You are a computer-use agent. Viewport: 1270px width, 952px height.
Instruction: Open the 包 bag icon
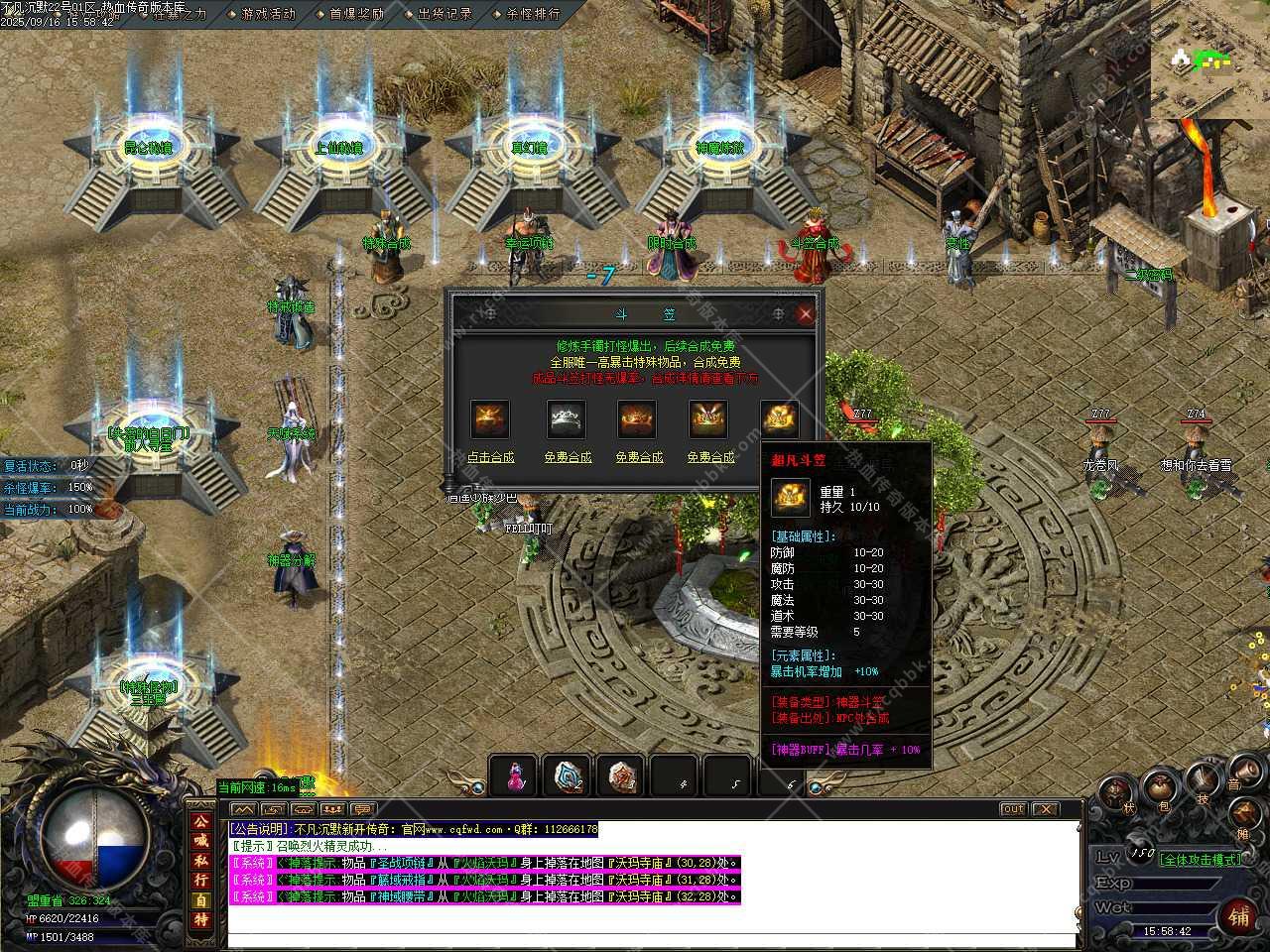[1162, 790]
